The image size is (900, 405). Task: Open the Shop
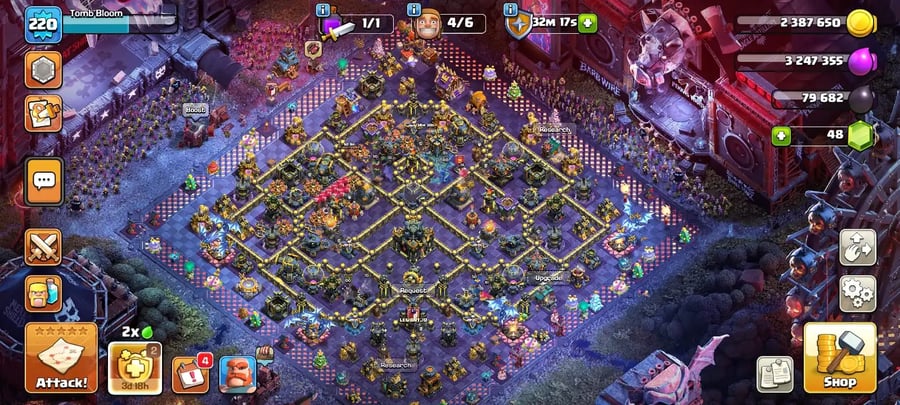pyautogui.click(x=839, y=358)
